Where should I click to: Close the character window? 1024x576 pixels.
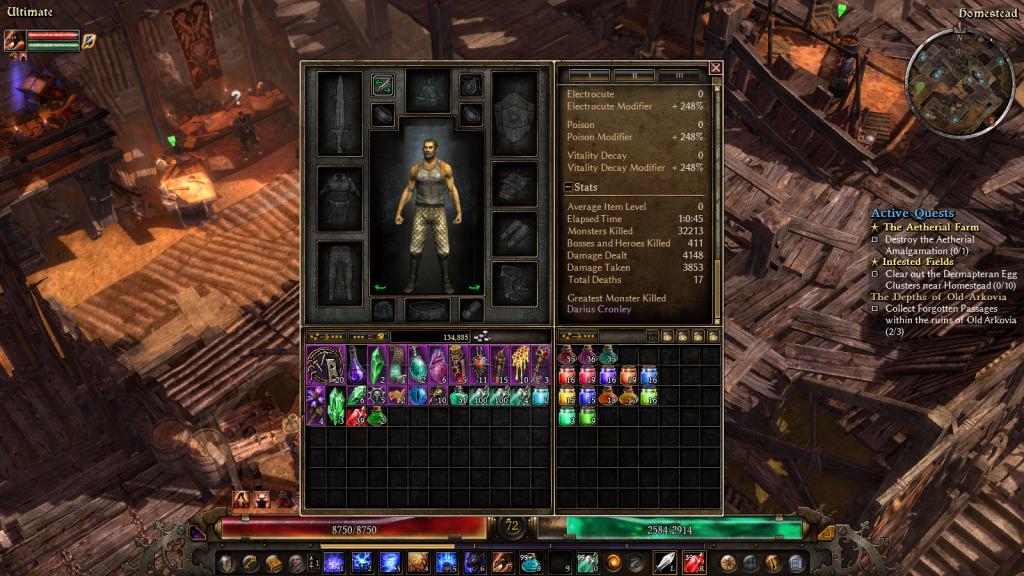tap(715, 68)
